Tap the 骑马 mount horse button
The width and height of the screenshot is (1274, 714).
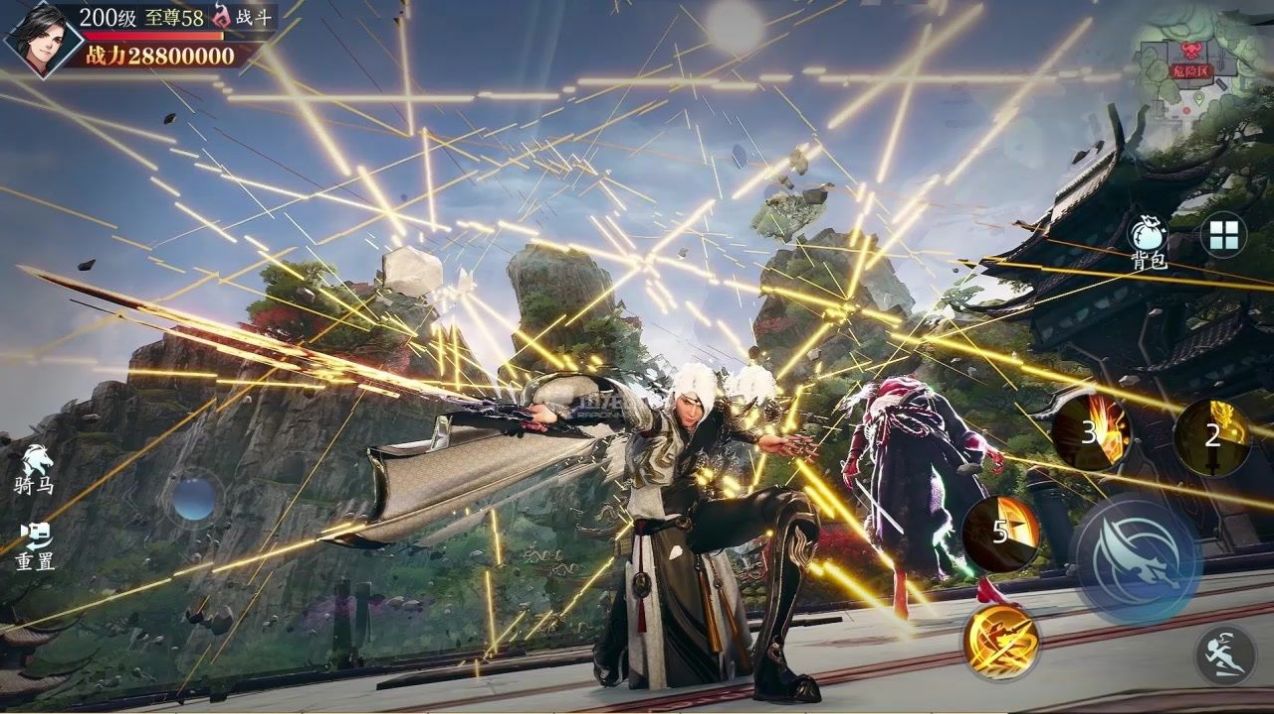click(x=34, y=468)
